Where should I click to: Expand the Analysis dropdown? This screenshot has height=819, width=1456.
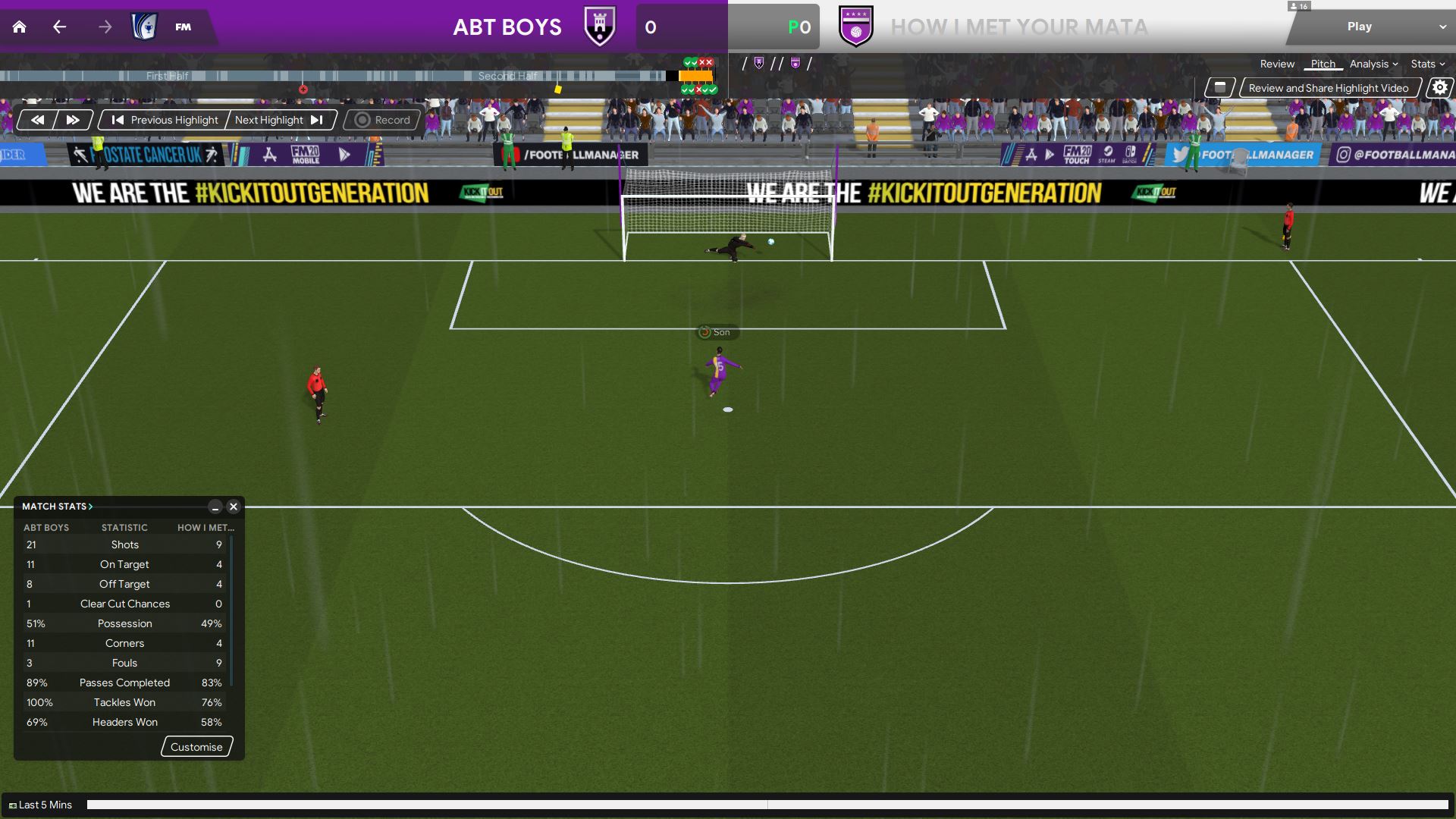pos(1373,64)
